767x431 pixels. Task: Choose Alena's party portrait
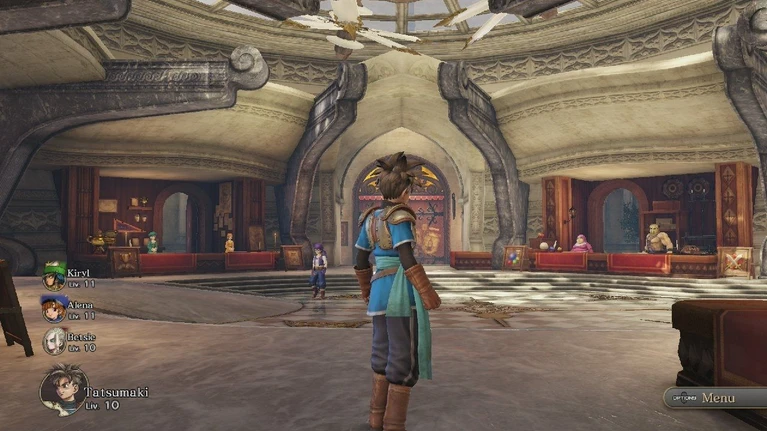[54, 307]
